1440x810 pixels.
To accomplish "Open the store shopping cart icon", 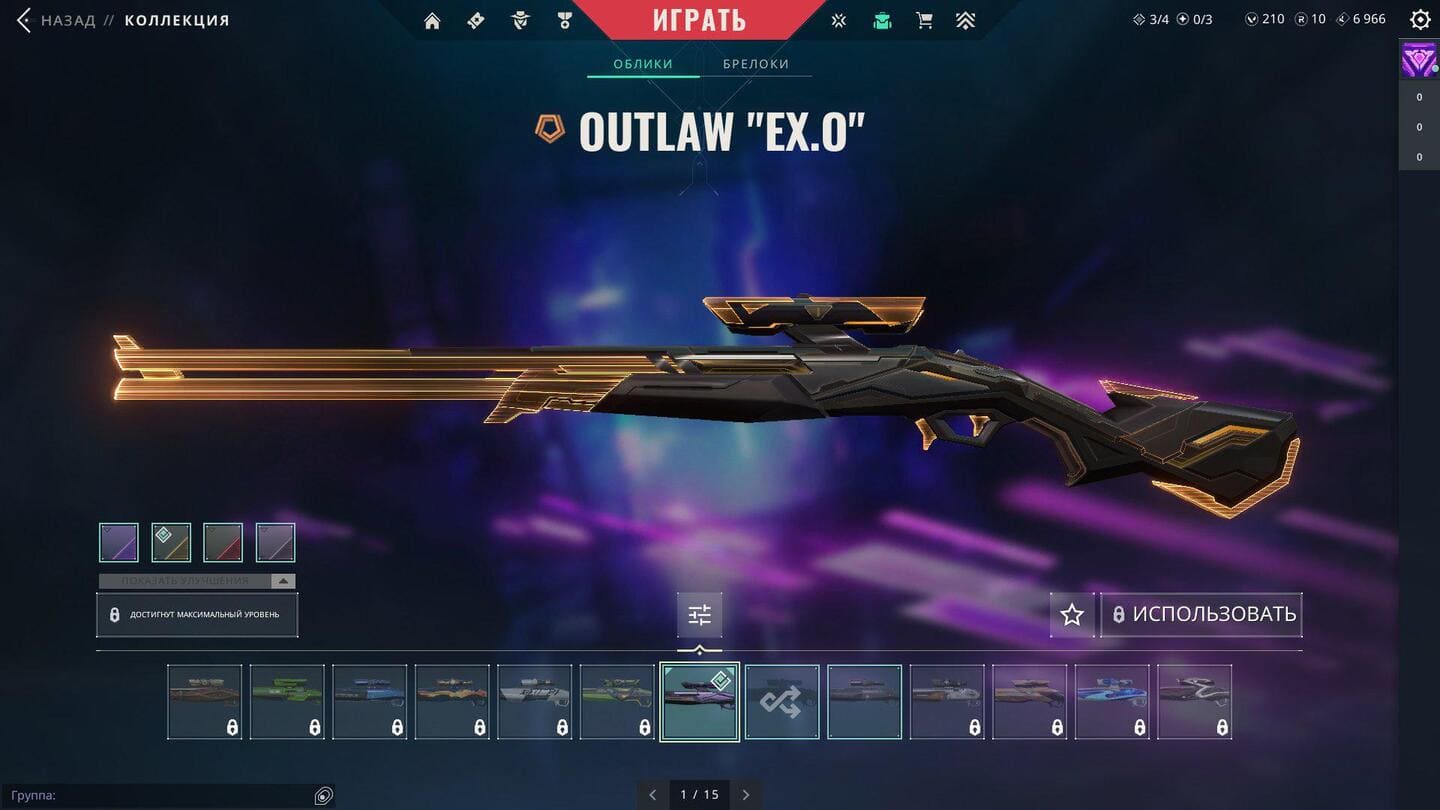I will [x=924, y=21].
